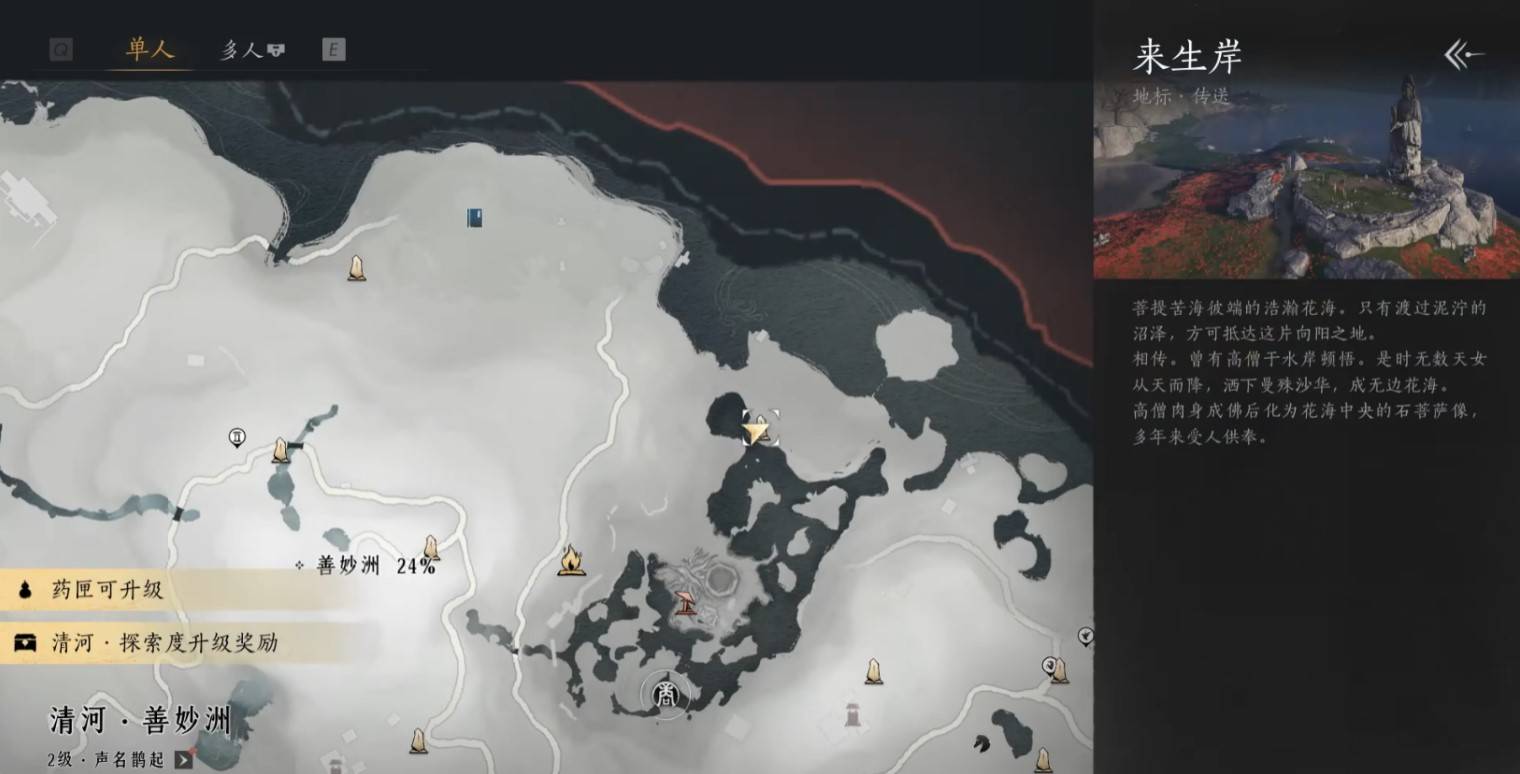Click the black horseshoe map marker
Screen dimensions: 1520x774
pos(980,743)
